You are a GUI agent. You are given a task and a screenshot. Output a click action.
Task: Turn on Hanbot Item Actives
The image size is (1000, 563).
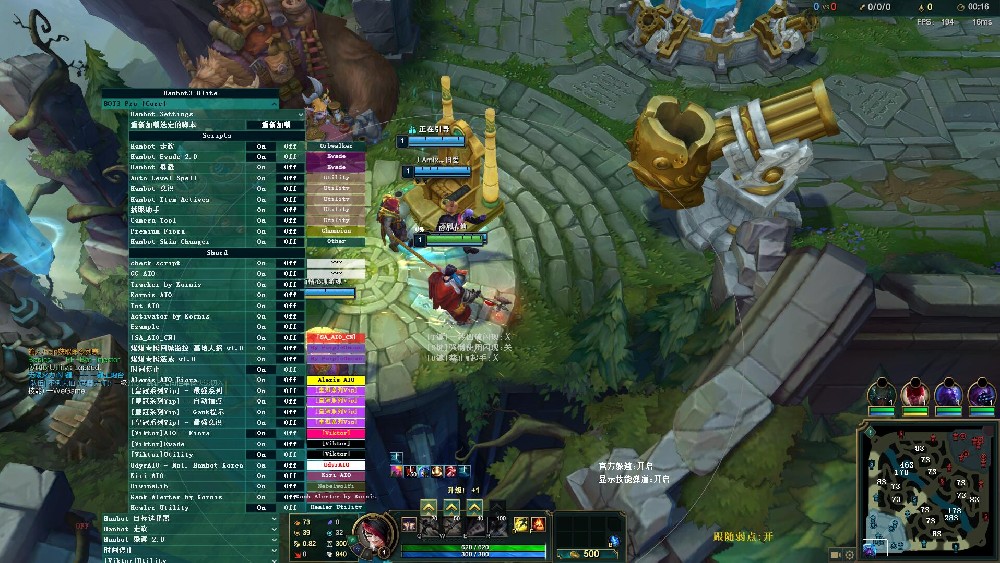pos(261,199)
